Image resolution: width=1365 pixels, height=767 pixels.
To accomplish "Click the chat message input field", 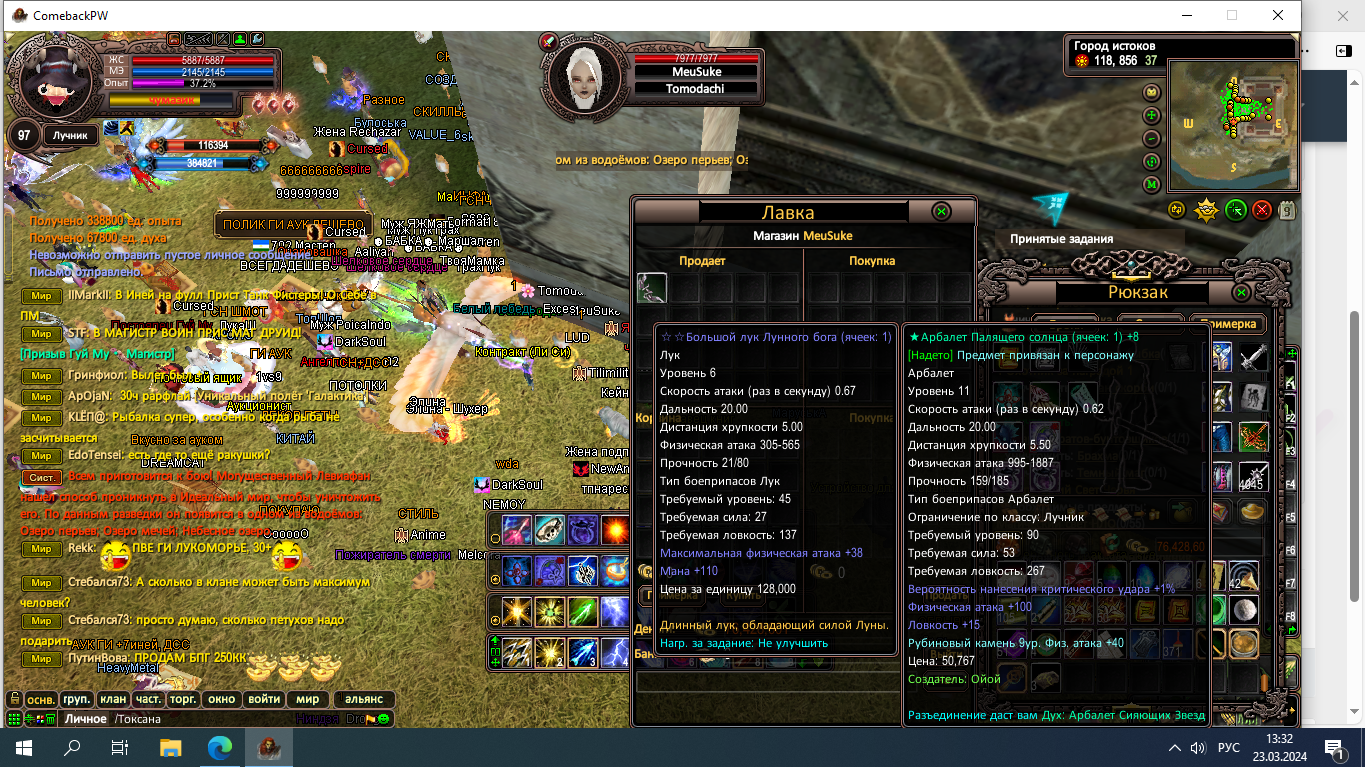I will 220,719.
